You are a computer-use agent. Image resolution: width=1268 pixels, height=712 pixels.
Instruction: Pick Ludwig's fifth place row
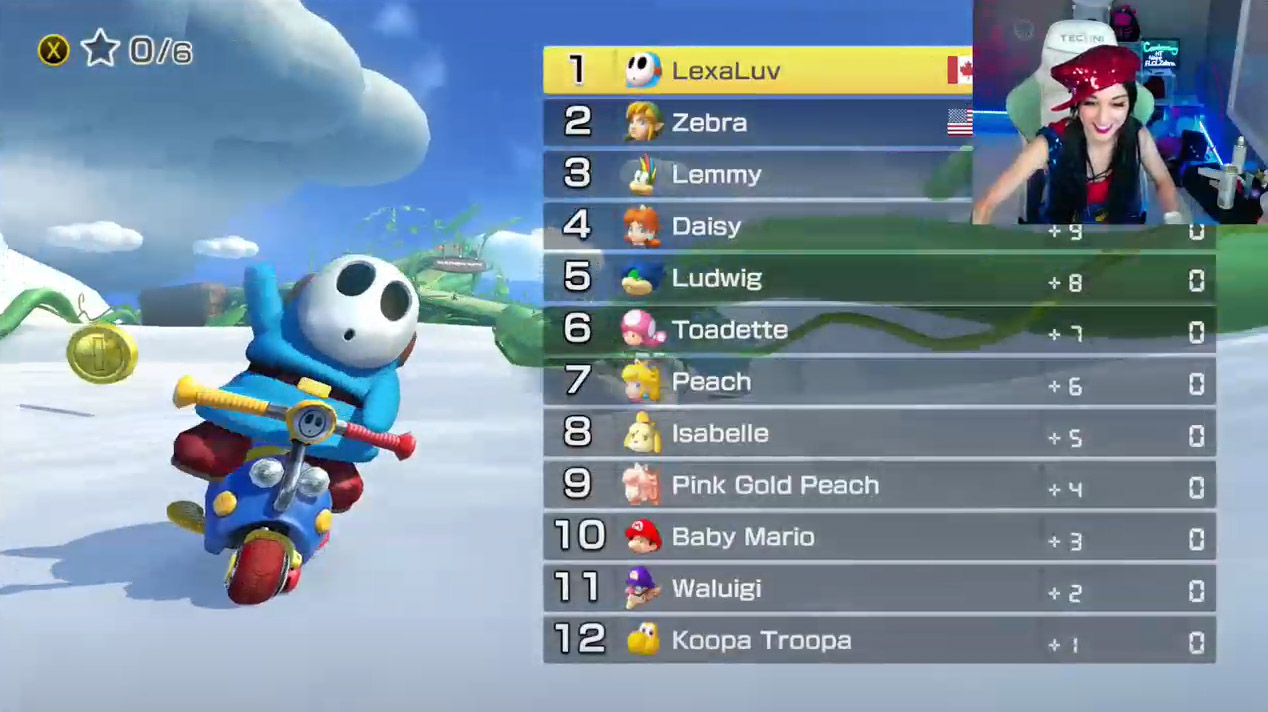click(878, 278)
